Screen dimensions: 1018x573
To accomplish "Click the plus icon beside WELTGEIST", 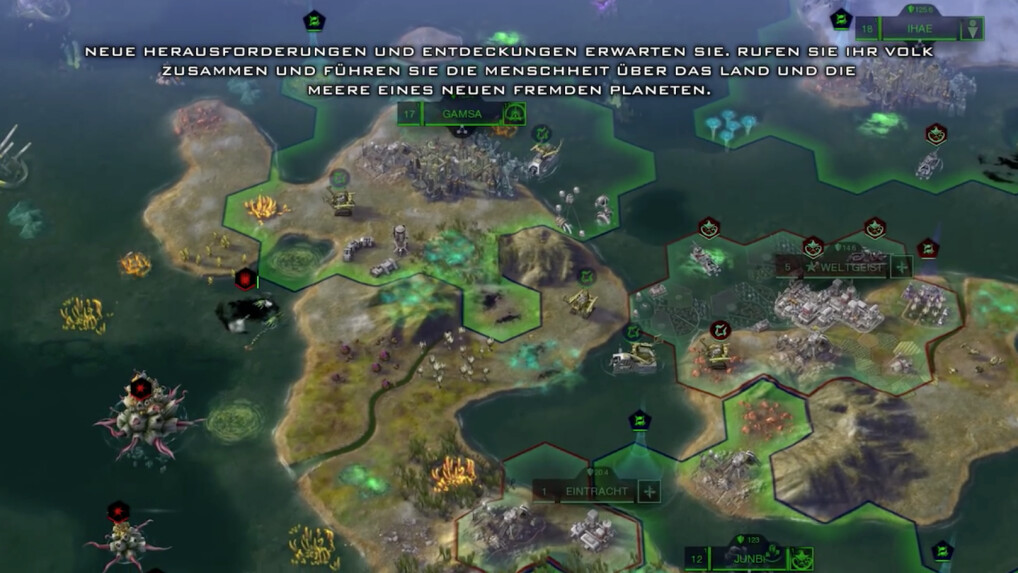I will pos(901,267).
